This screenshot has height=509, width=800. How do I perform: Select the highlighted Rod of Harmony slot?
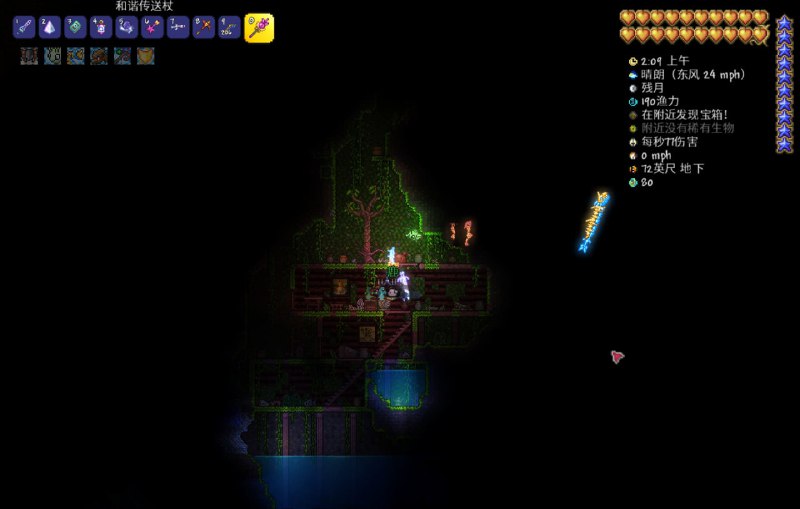tap(259, 27)
